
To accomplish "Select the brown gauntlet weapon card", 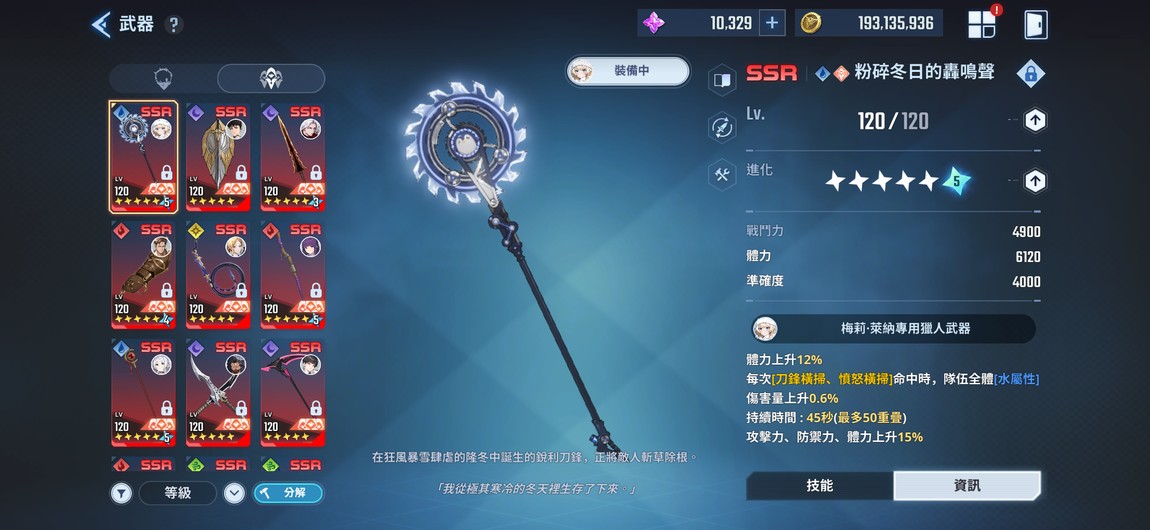I will (x=144, y=275).
